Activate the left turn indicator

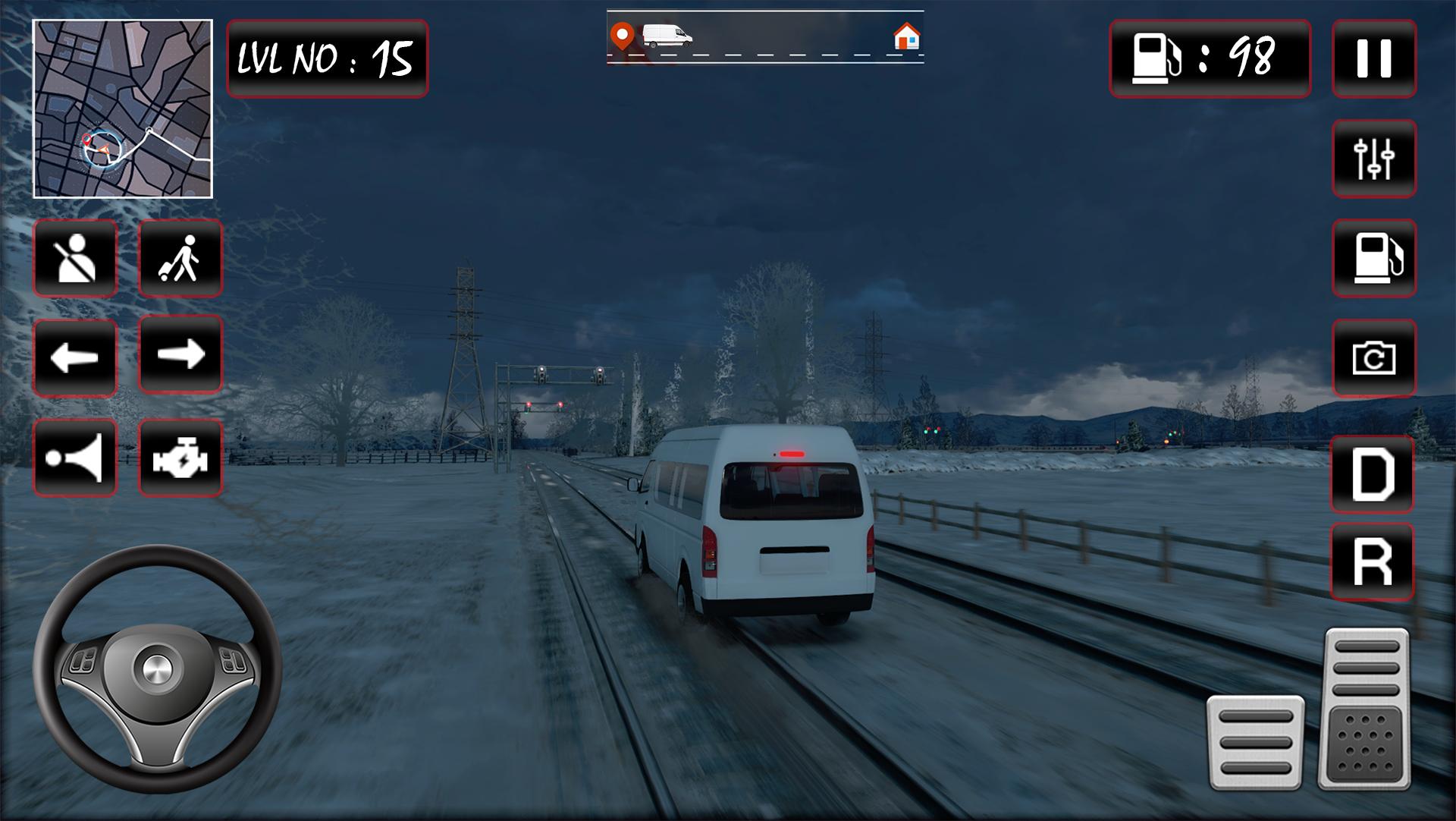(x=75, y=357)
